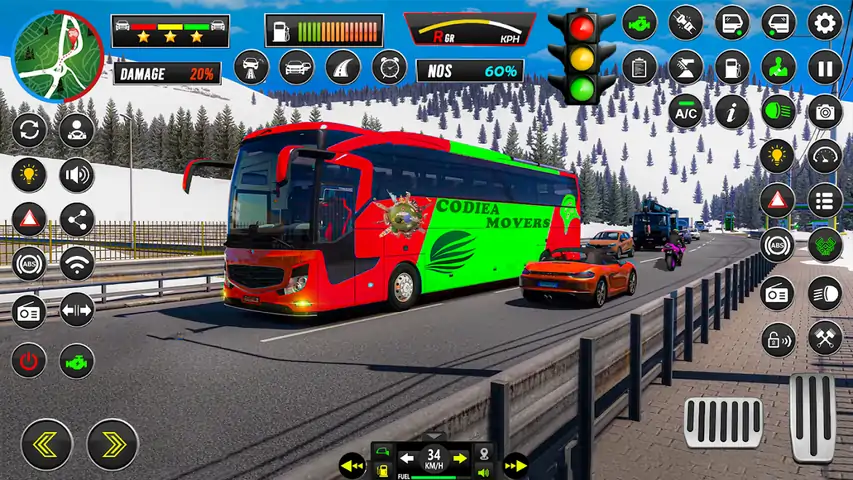Take a screenshot with the camera button
Viewport: 853px width, 480px height.
click(825, 112)
